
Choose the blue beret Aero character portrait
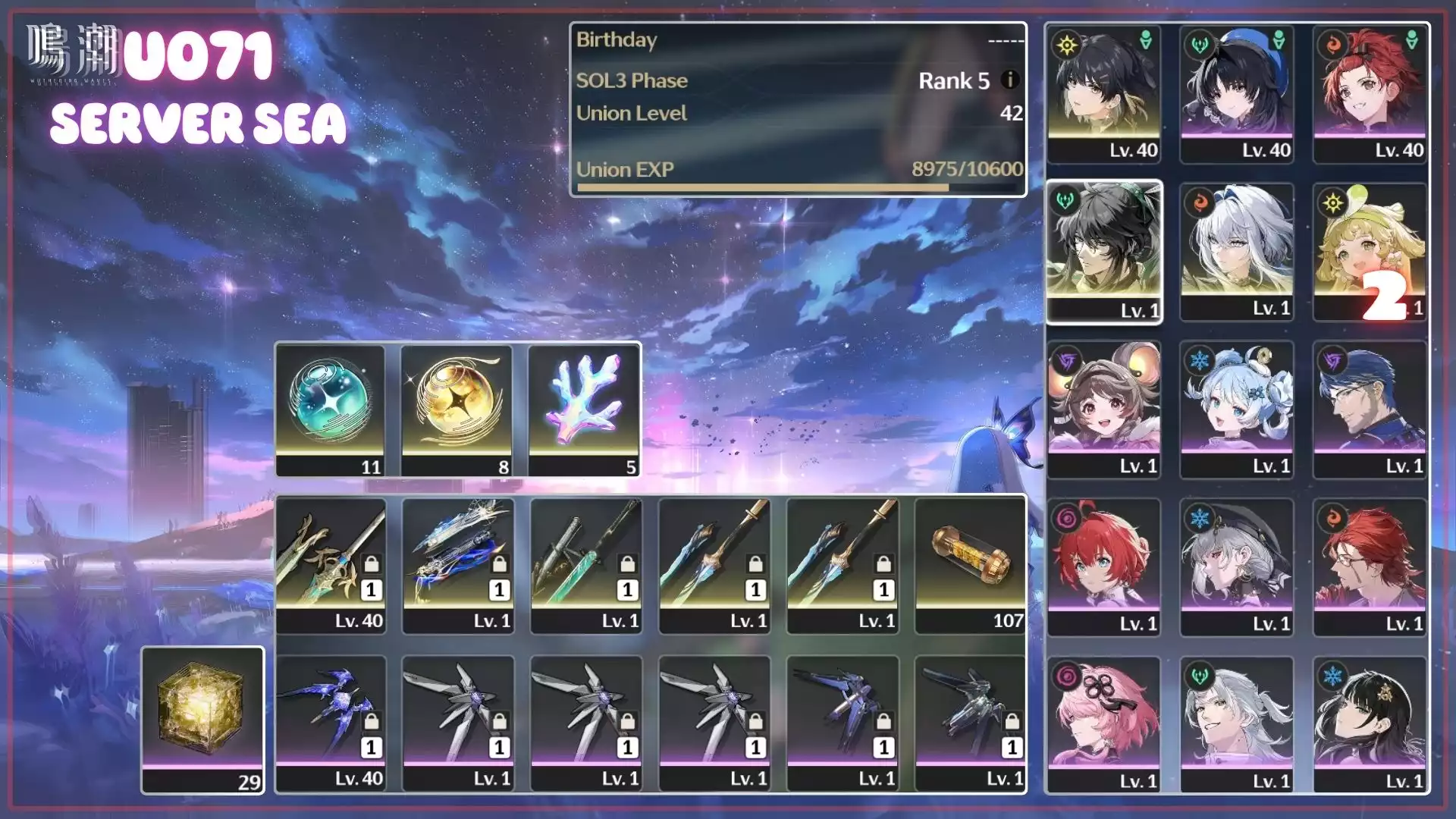(1236, 94)
